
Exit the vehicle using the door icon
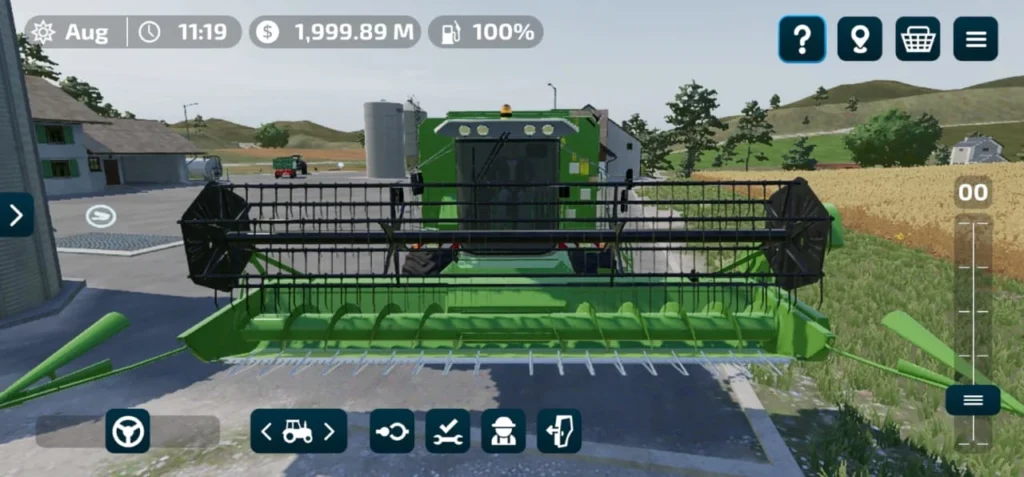click(x=559, y=431)
